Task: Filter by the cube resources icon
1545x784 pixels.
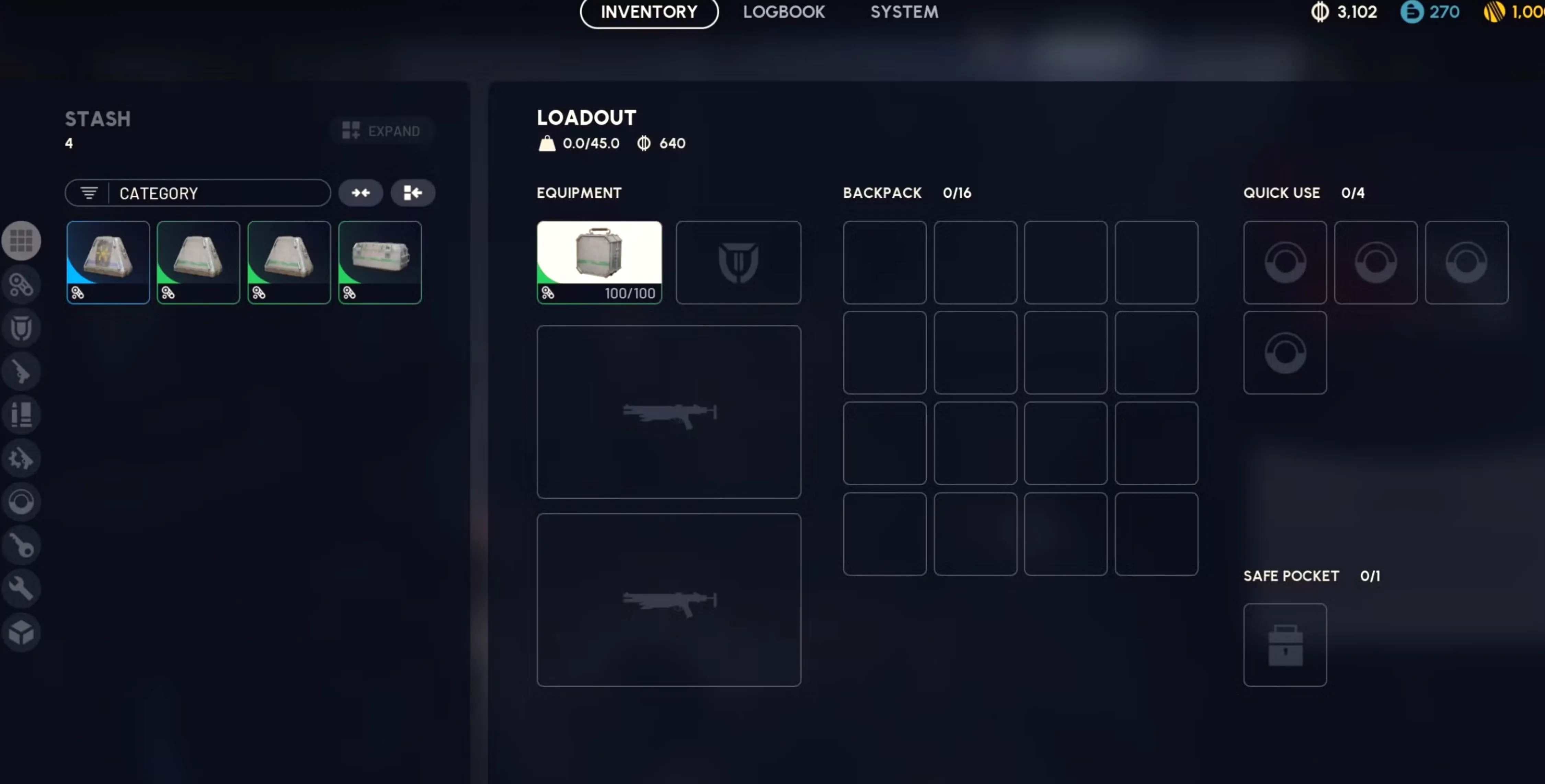Action: click(22, 632)
